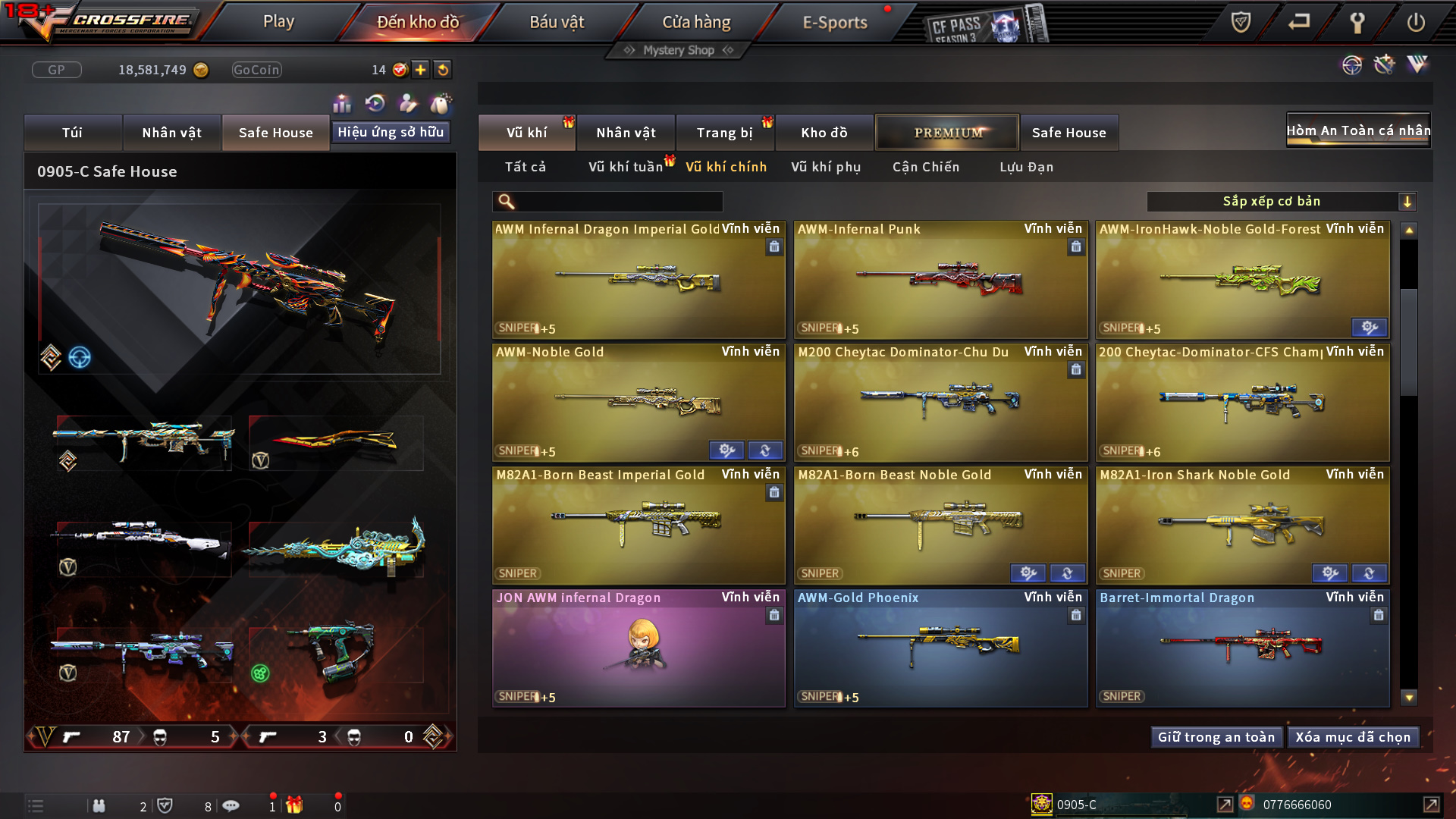Click Xóa mục đã chọn button
1456x819 pixels.
tap(1353, 737)
